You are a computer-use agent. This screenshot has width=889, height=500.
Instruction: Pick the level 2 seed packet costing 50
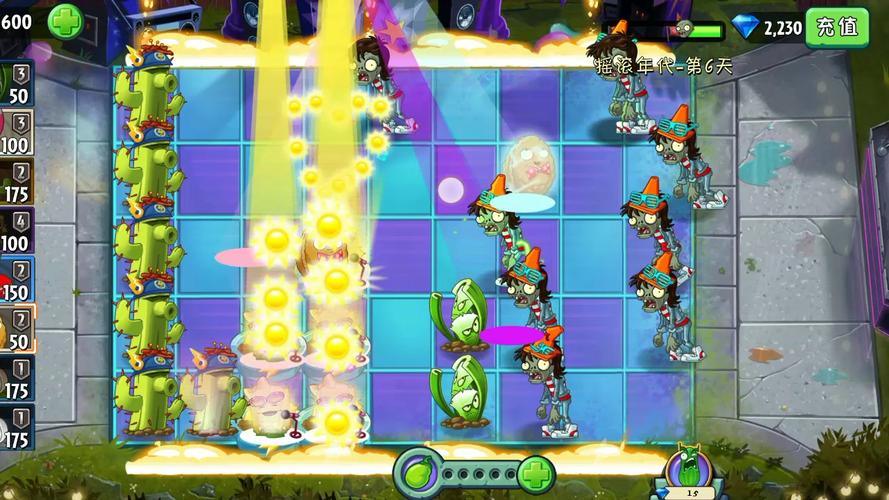pos(16,330)
